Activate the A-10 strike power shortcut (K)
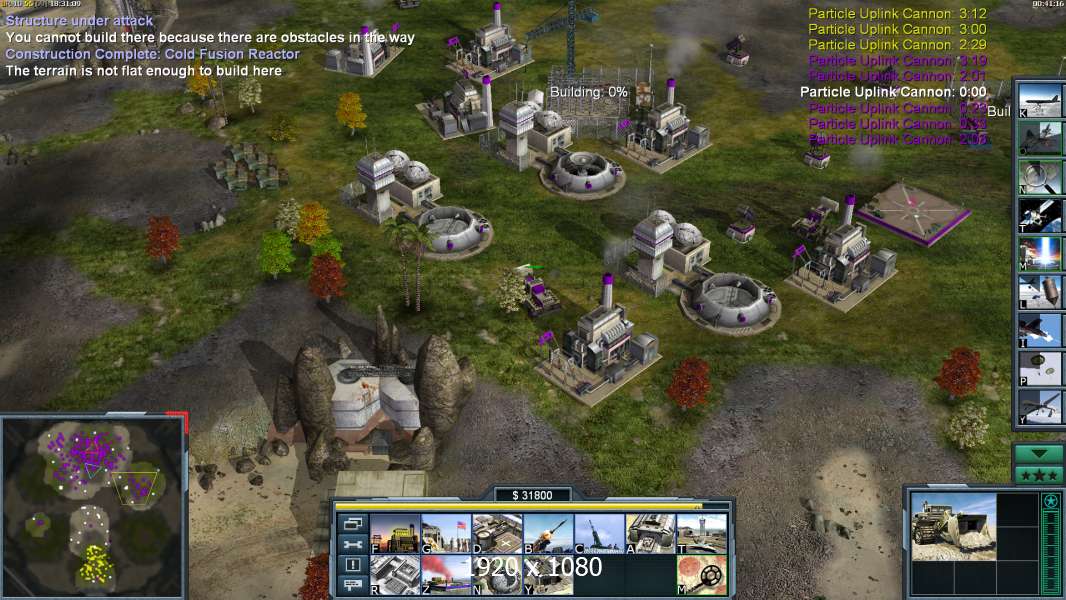Viewport: 1066px width, 600px height. click(x=1041, y=100)
